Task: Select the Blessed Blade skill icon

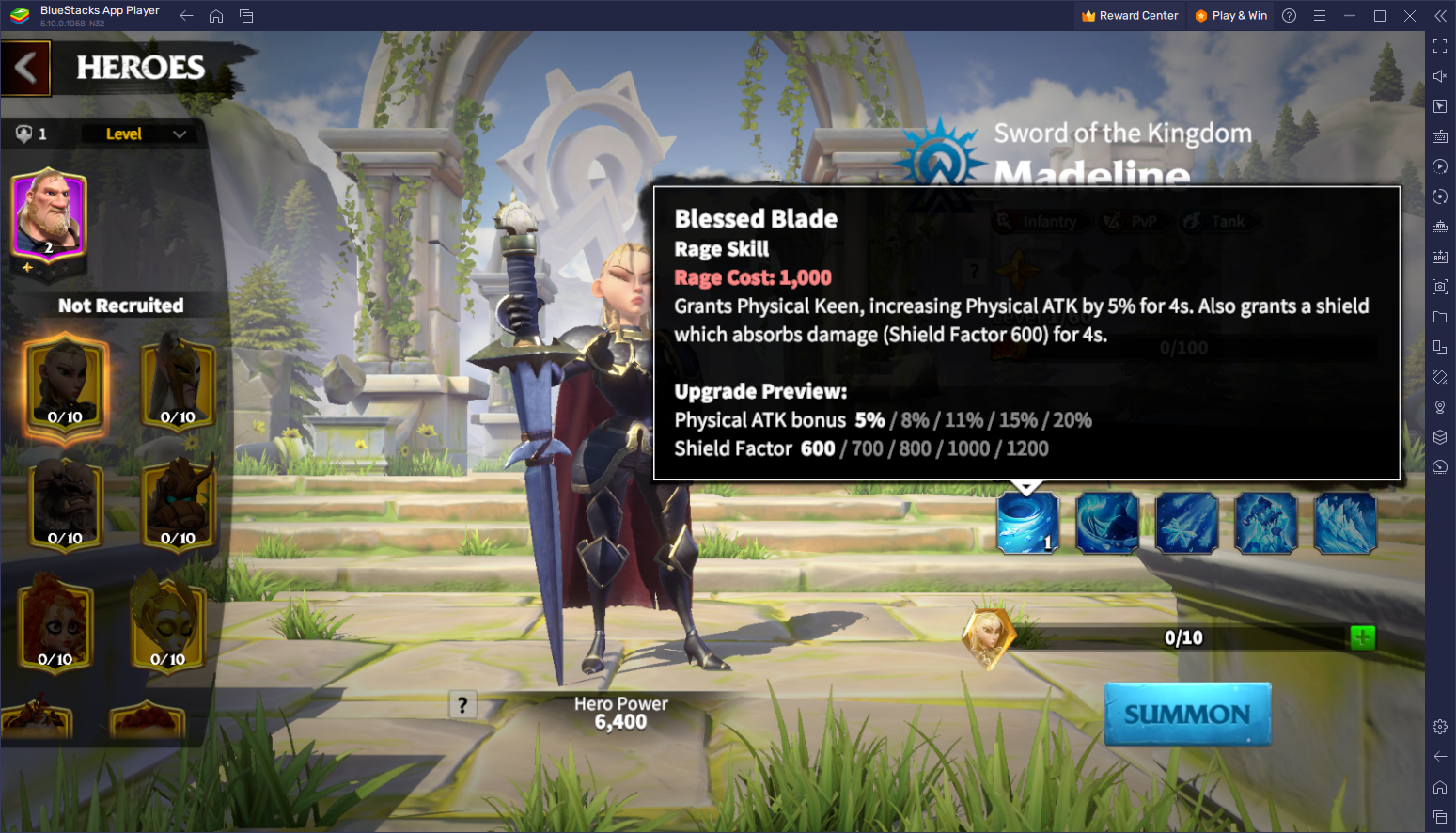Action: tap(1027, 523)
